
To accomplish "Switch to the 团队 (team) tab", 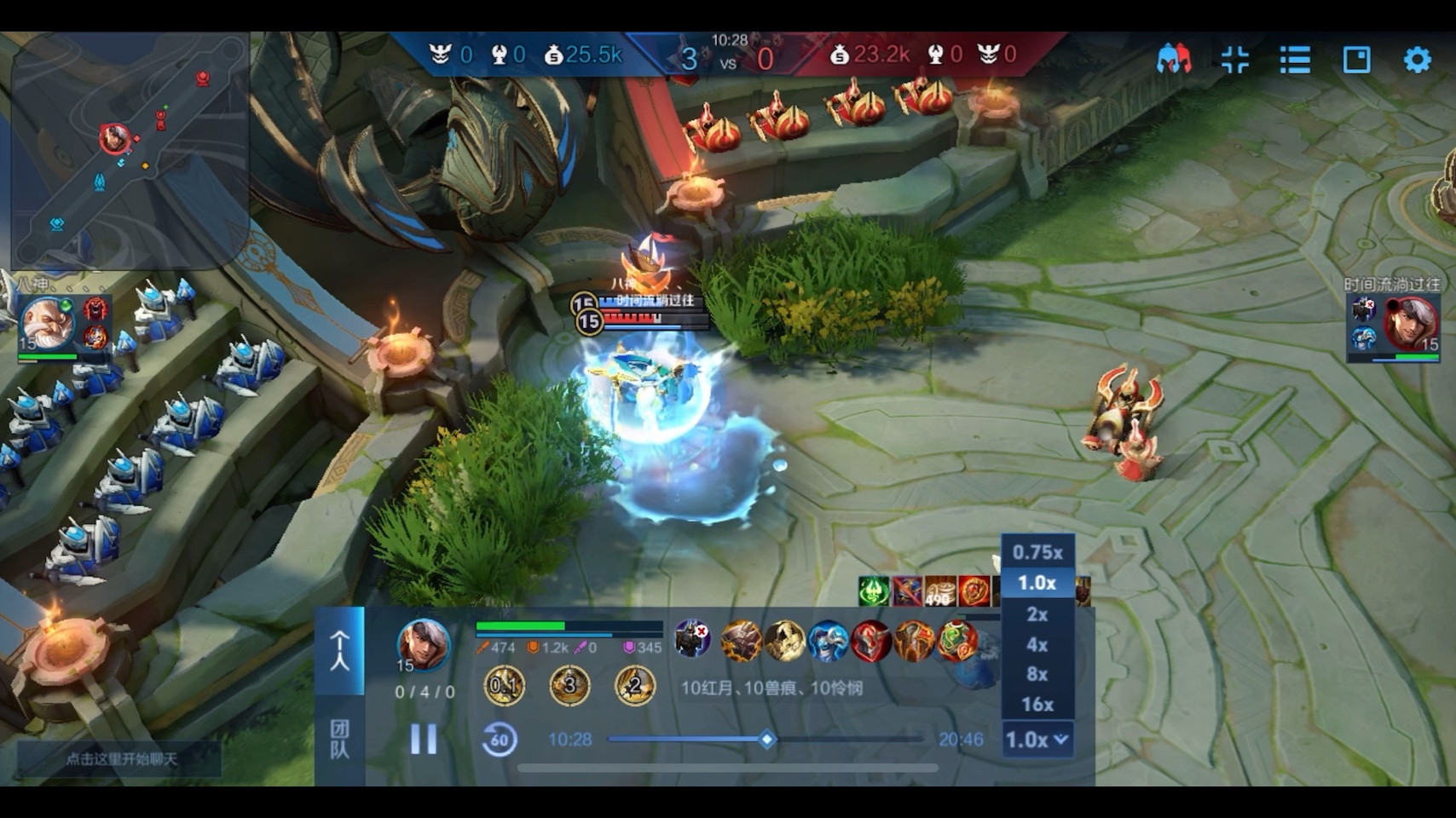I will (339, 739).
